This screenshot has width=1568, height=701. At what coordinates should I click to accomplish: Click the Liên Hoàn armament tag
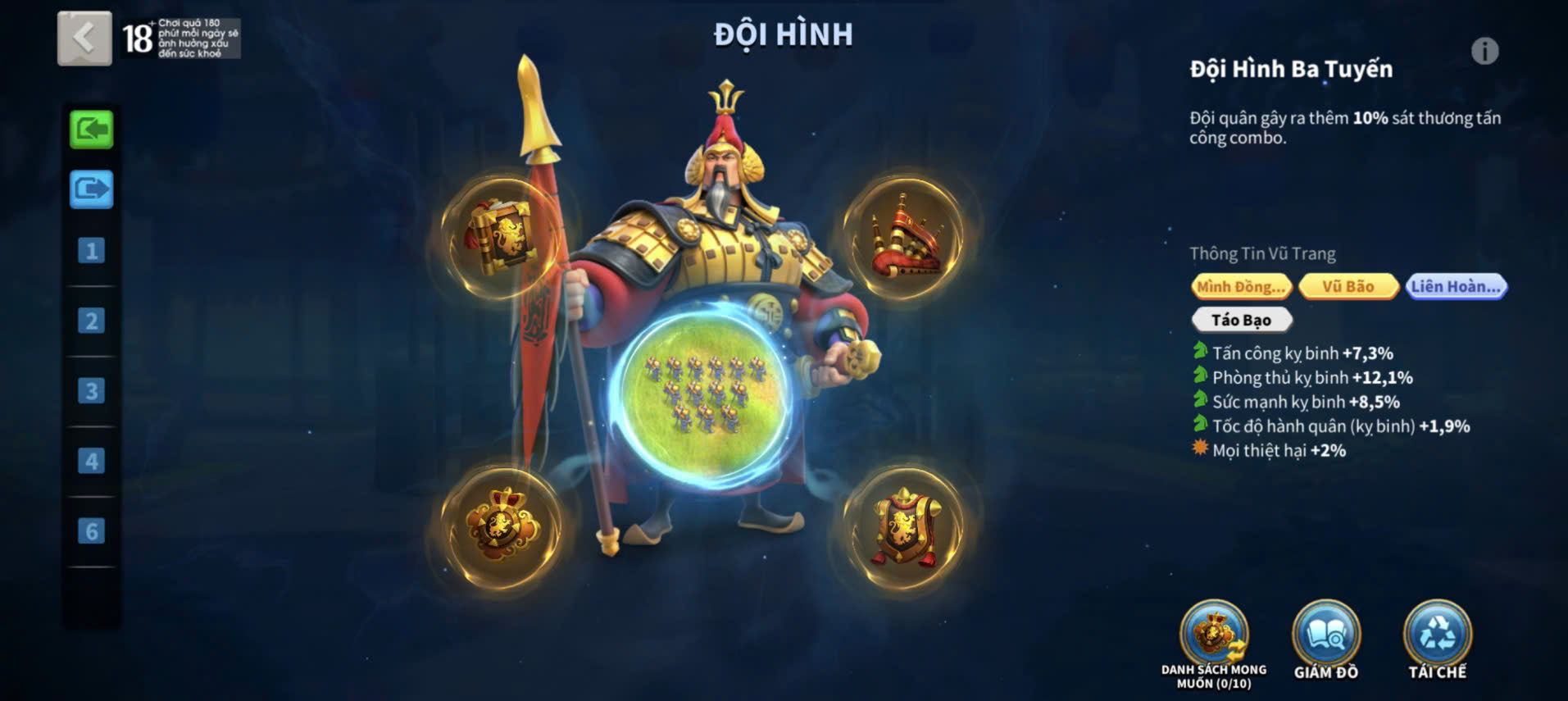(1456, 286)
